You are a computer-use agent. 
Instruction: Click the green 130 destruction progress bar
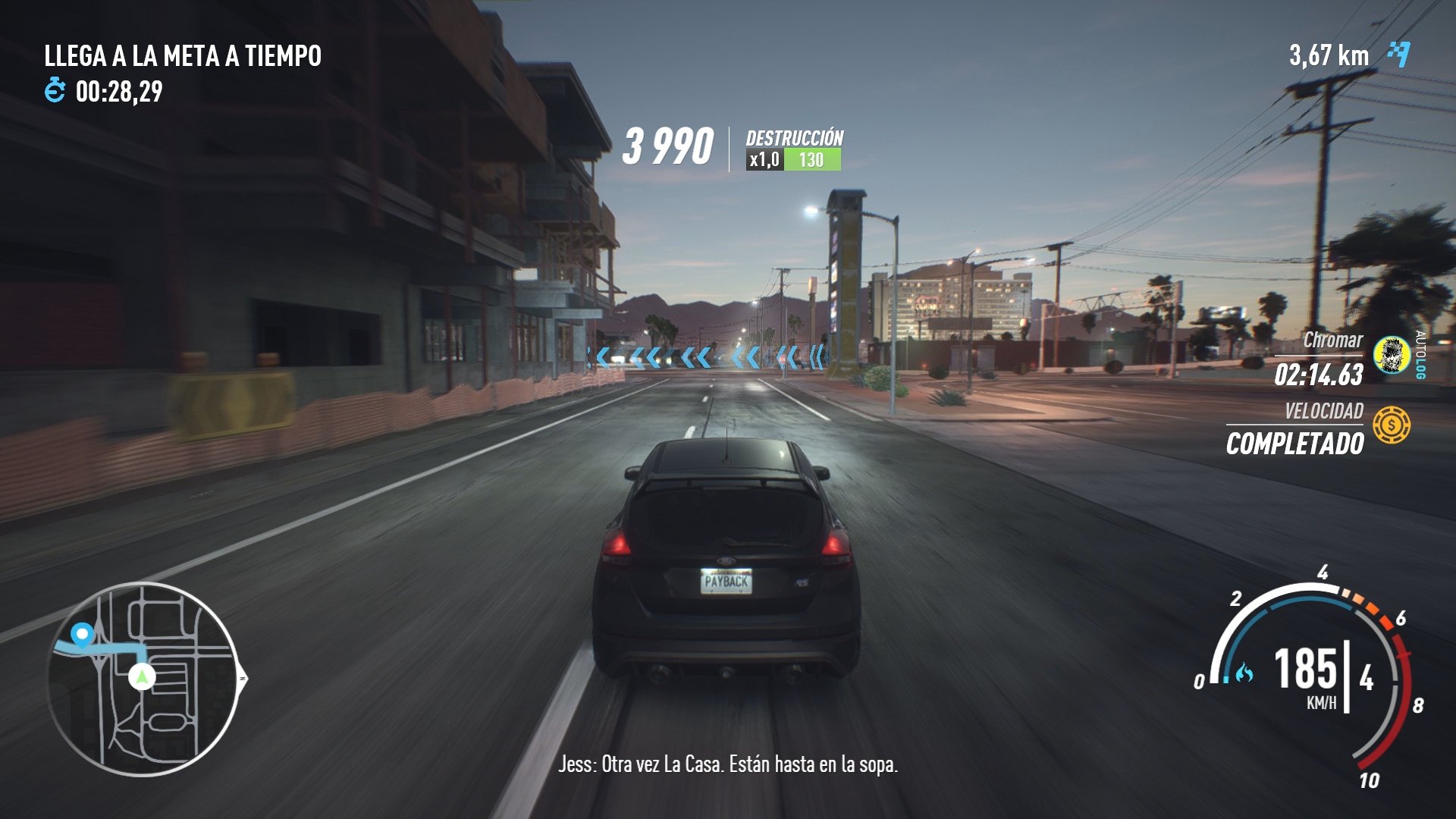[x=814, y=160]
